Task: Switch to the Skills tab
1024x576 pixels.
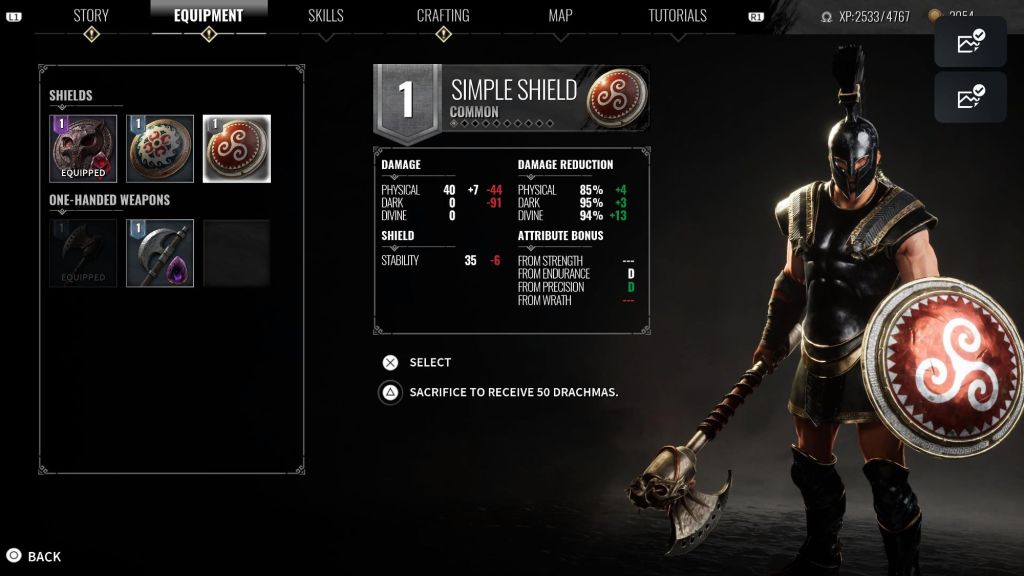Action: click(326, 16)
